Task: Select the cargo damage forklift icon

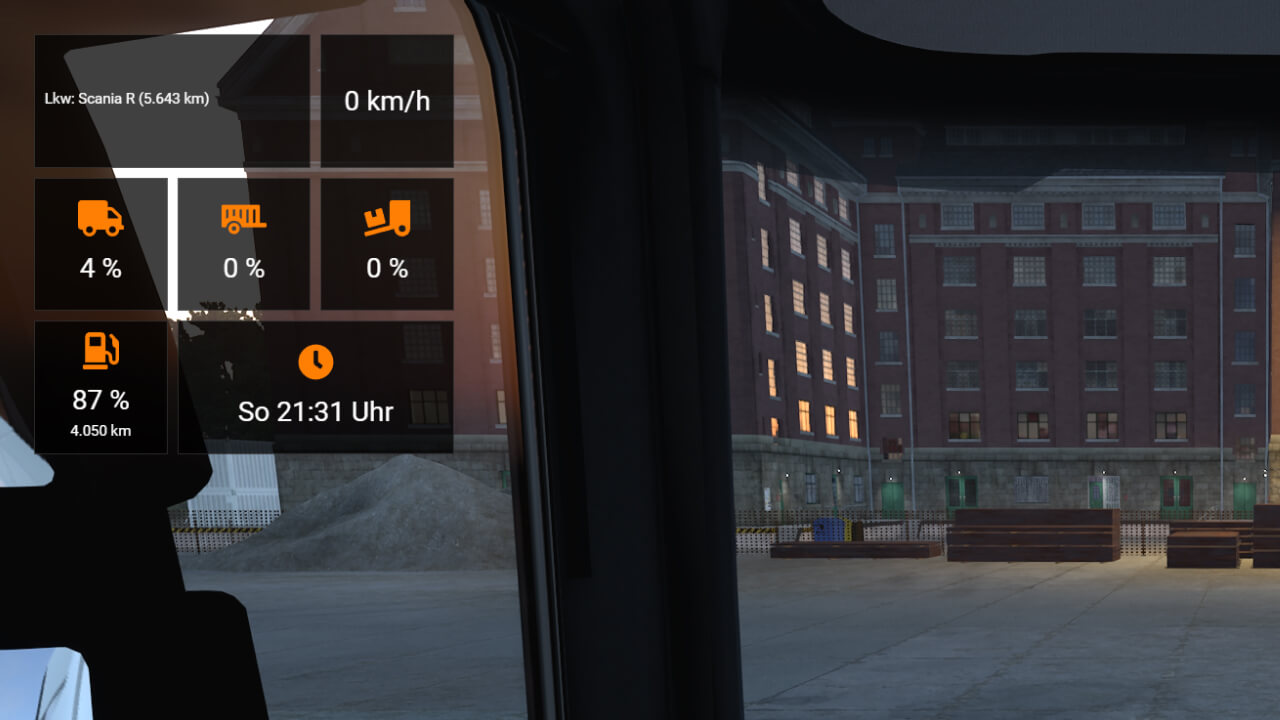Action: [x=386, y=218]
